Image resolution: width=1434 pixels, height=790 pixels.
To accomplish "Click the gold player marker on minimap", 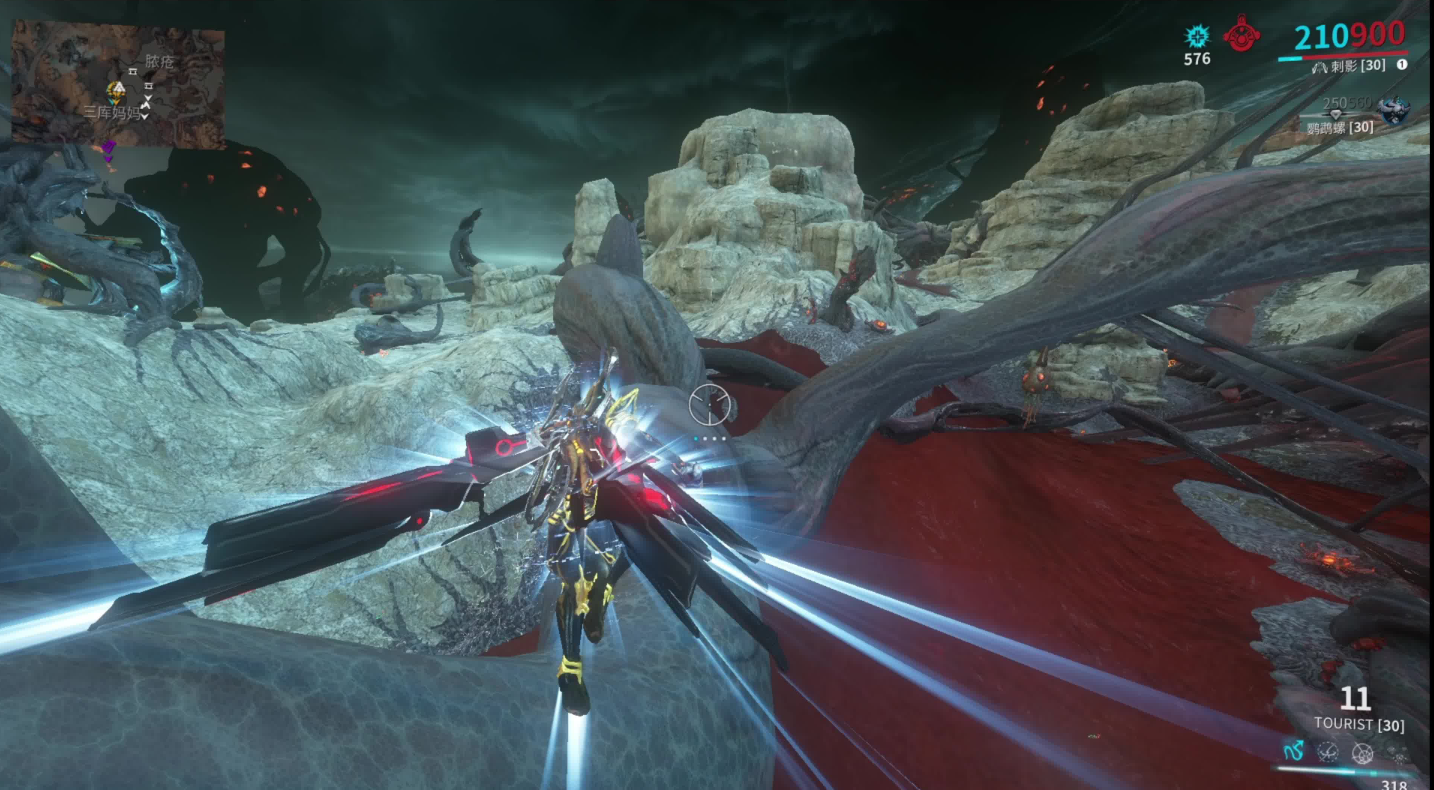I will [x=116, y=92].
